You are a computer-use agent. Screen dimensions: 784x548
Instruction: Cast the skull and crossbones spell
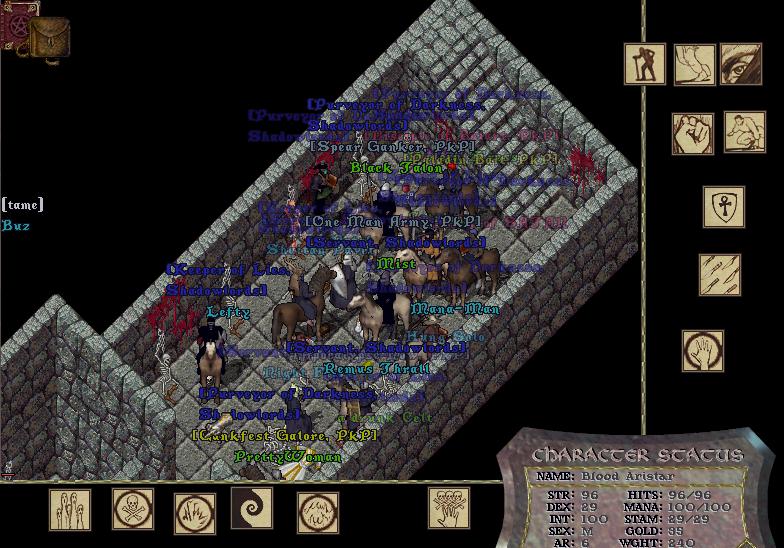point(132,510)
